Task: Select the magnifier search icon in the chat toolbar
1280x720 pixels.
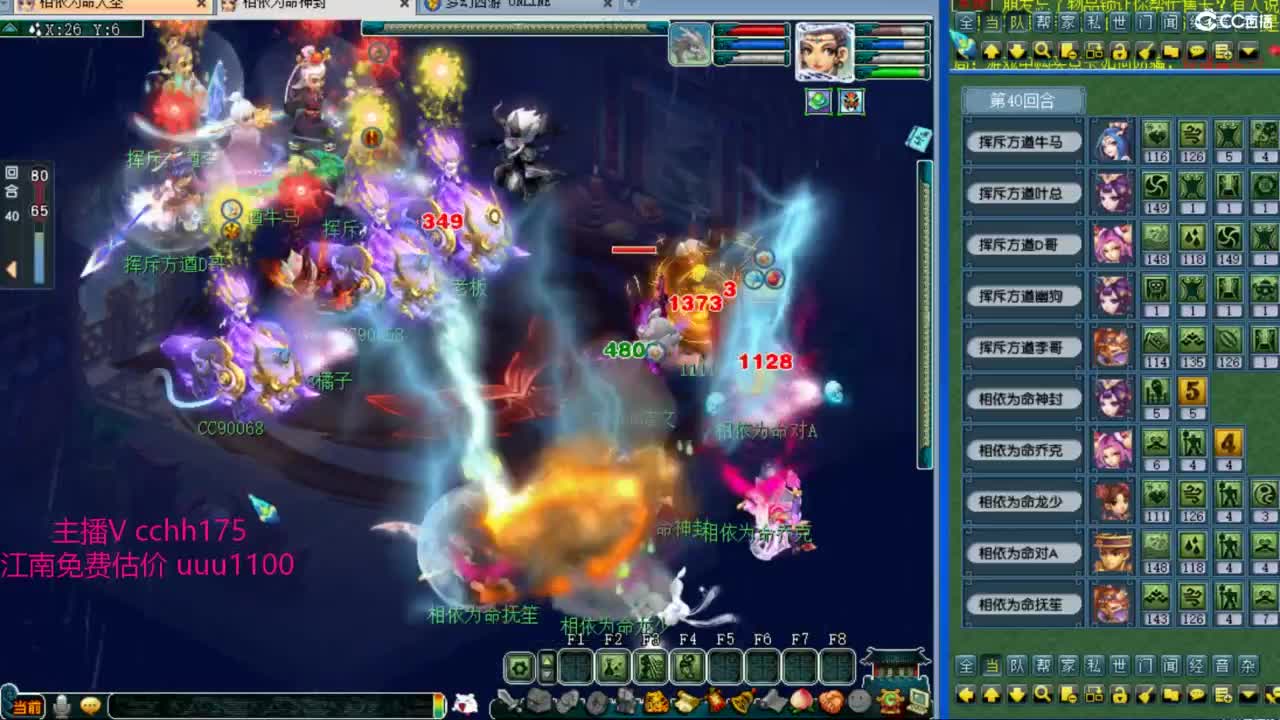Action: click(1043, 694)
